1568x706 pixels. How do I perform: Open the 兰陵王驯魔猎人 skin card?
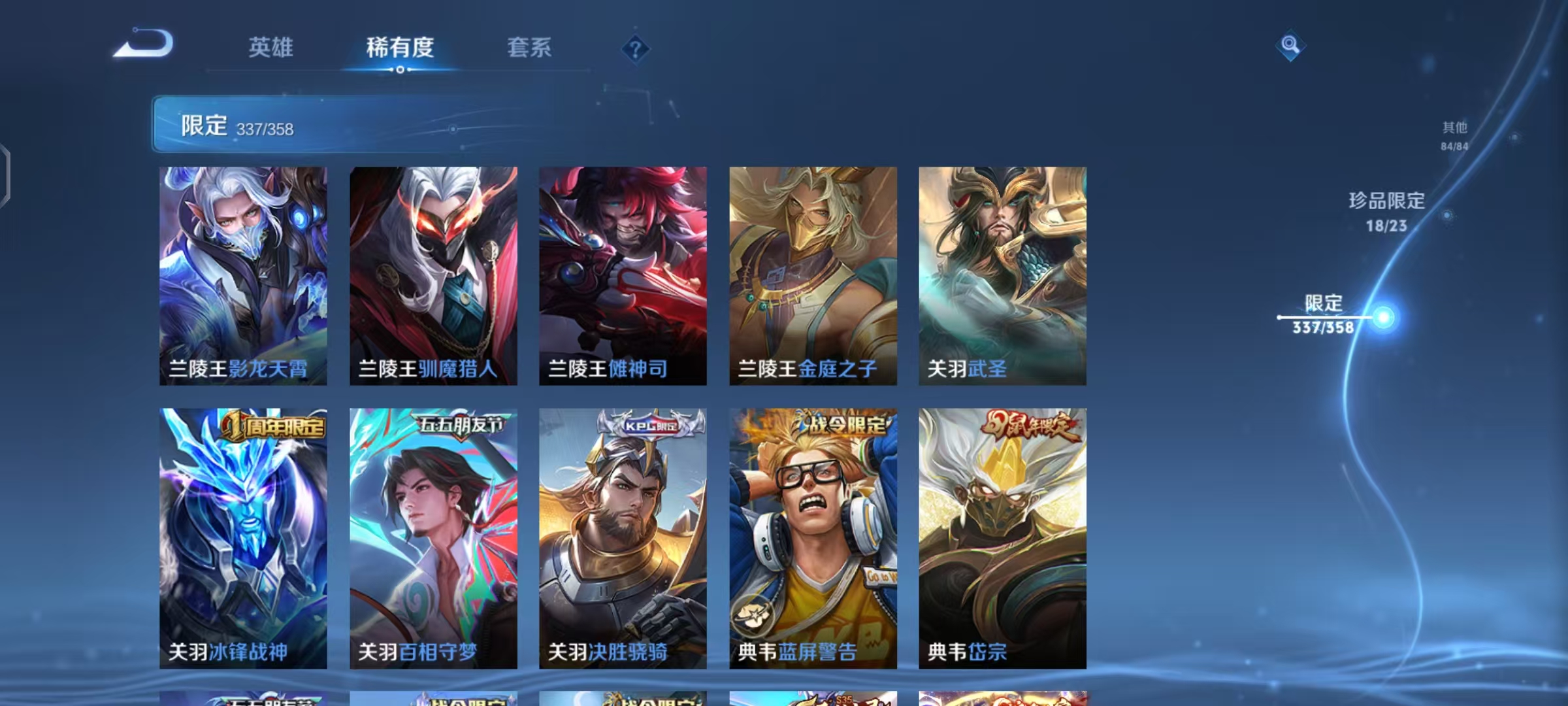433,275
